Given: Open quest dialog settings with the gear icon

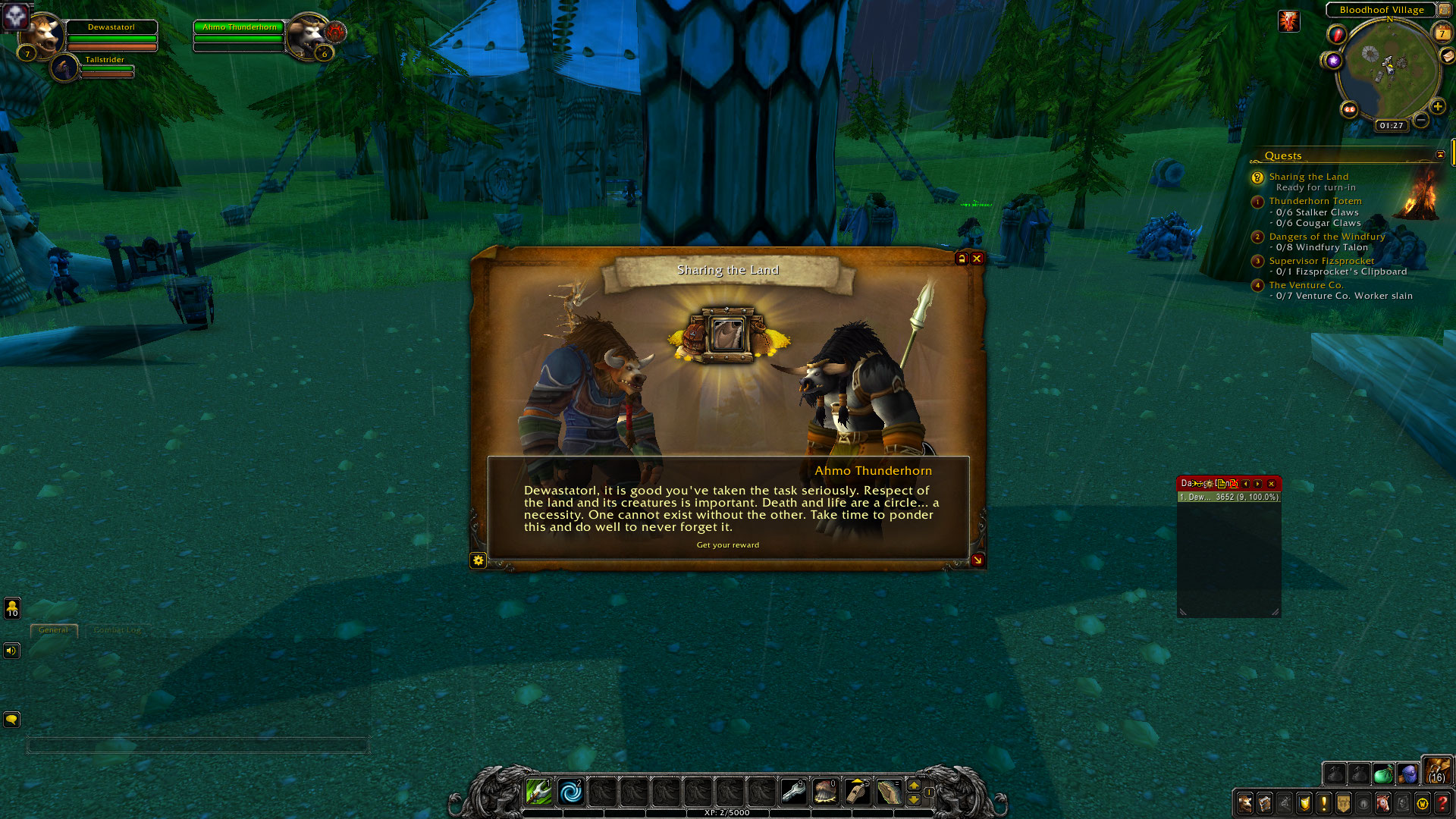Looking at the screenshot, I should click(x=478, y=561).
